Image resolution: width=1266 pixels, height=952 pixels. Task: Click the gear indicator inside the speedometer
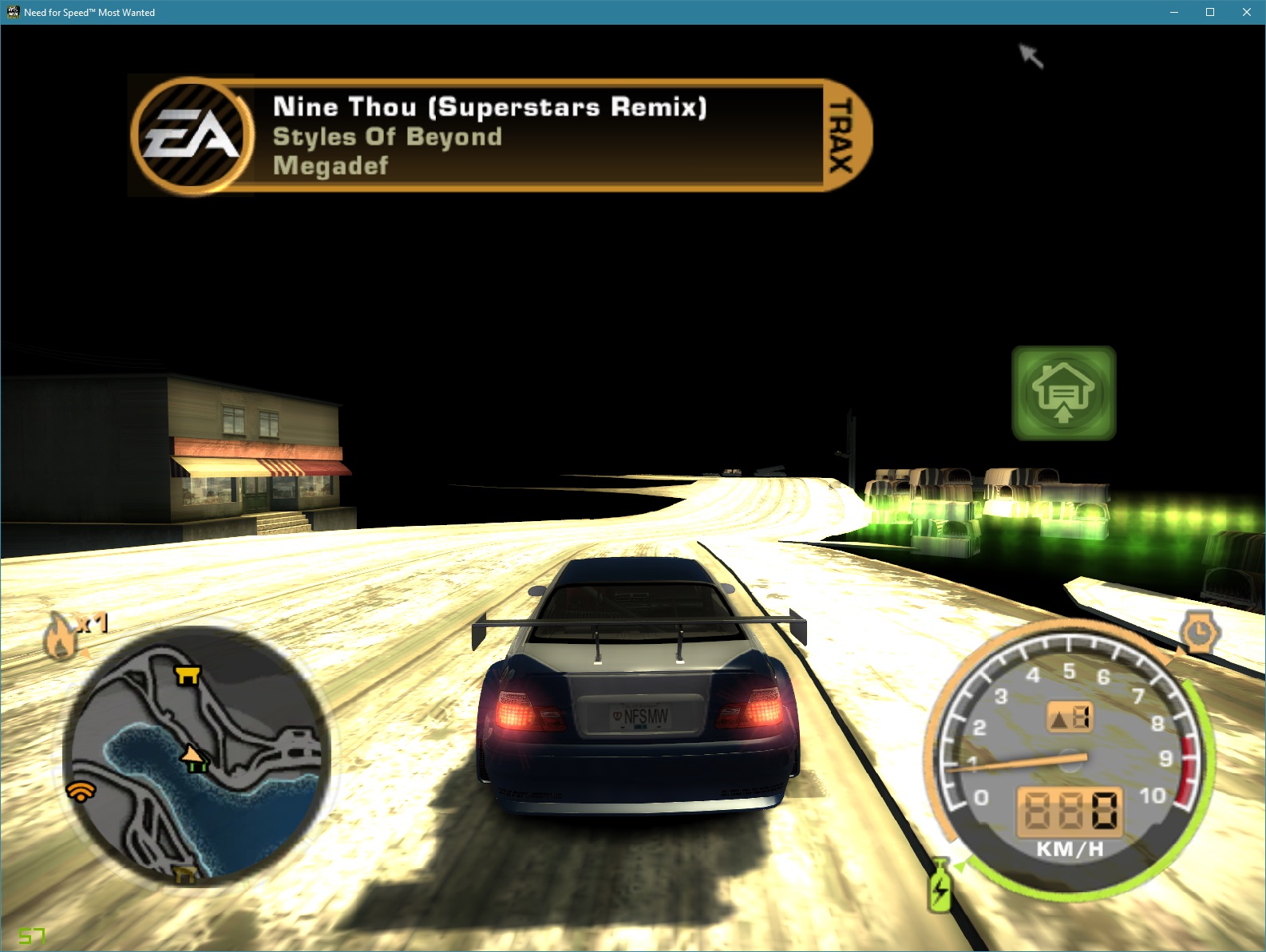(x=1071, y=716)
